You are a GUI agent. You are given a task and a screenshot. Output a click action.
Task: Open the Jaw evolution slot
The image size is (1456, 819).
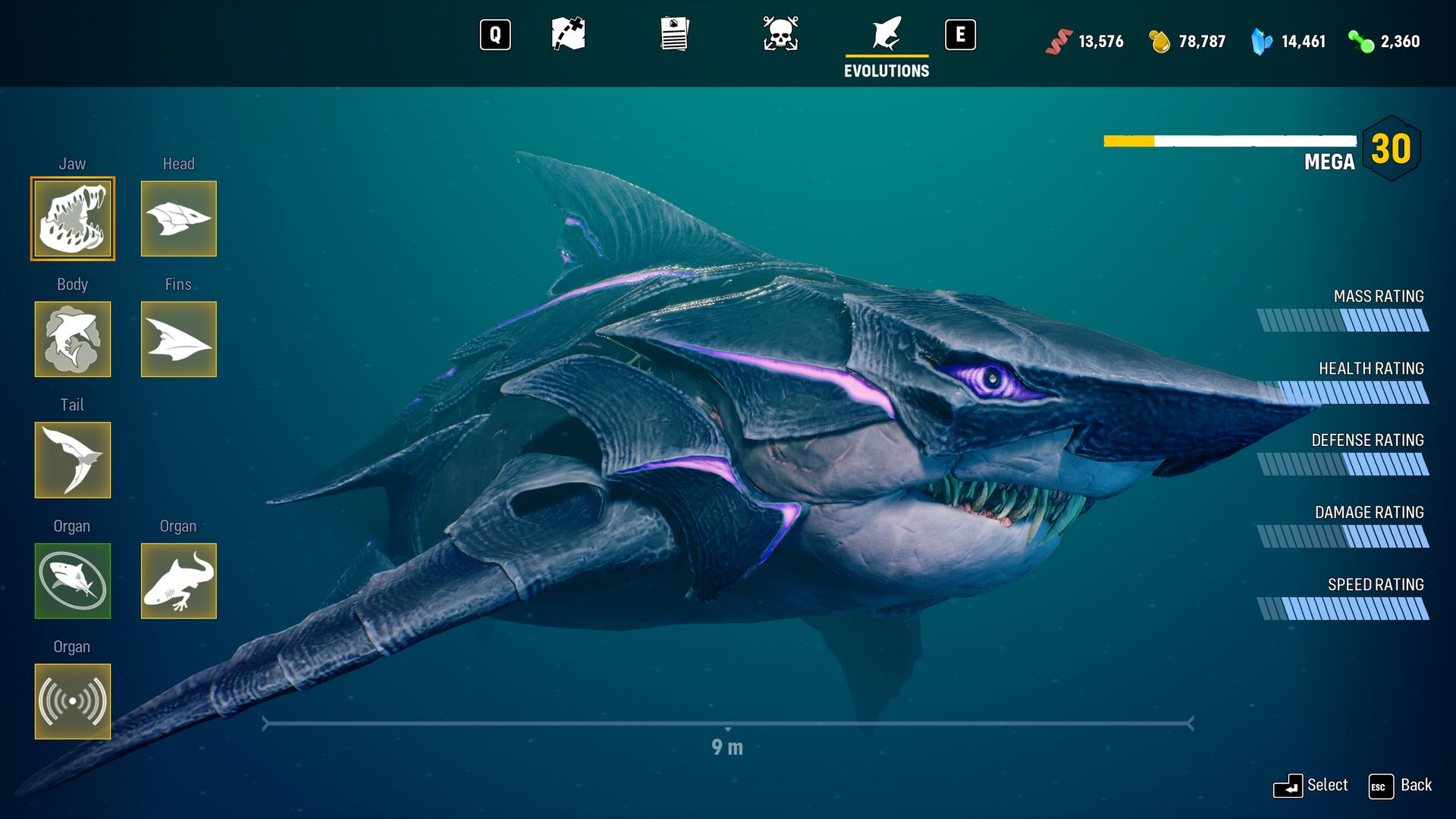click(x=72, y=218)
